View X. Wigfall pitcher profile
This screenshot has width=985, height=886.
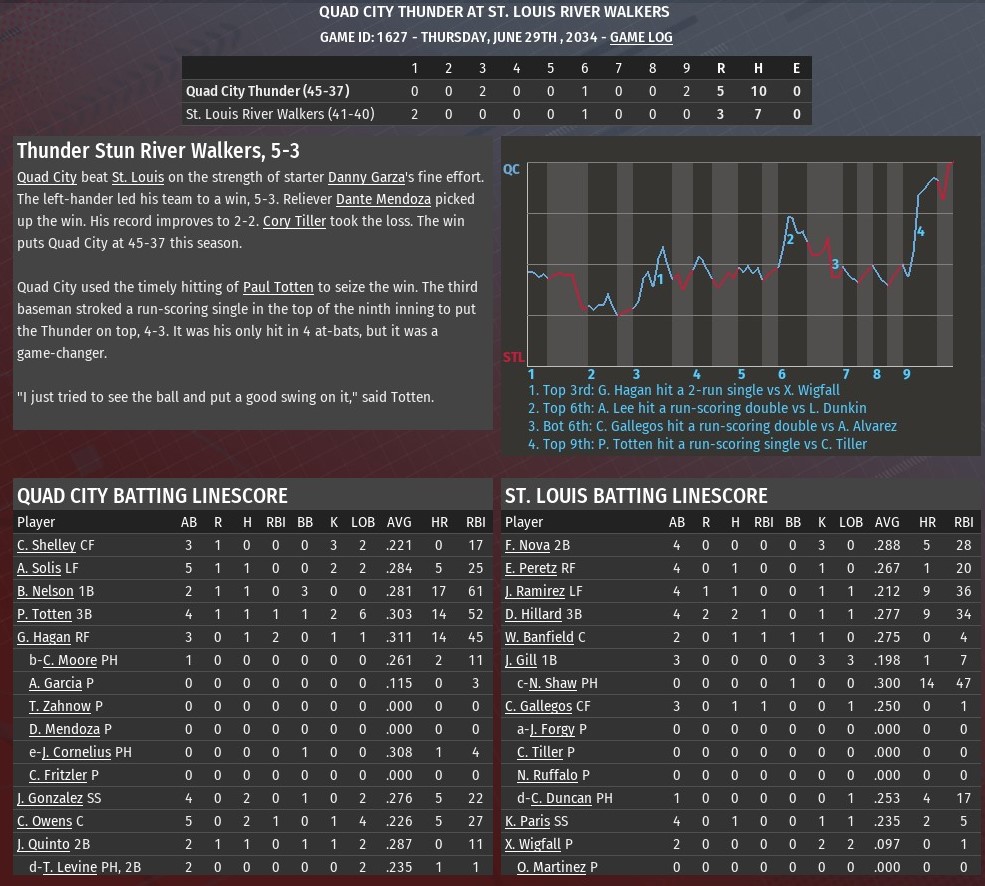(x=533, y=844)
